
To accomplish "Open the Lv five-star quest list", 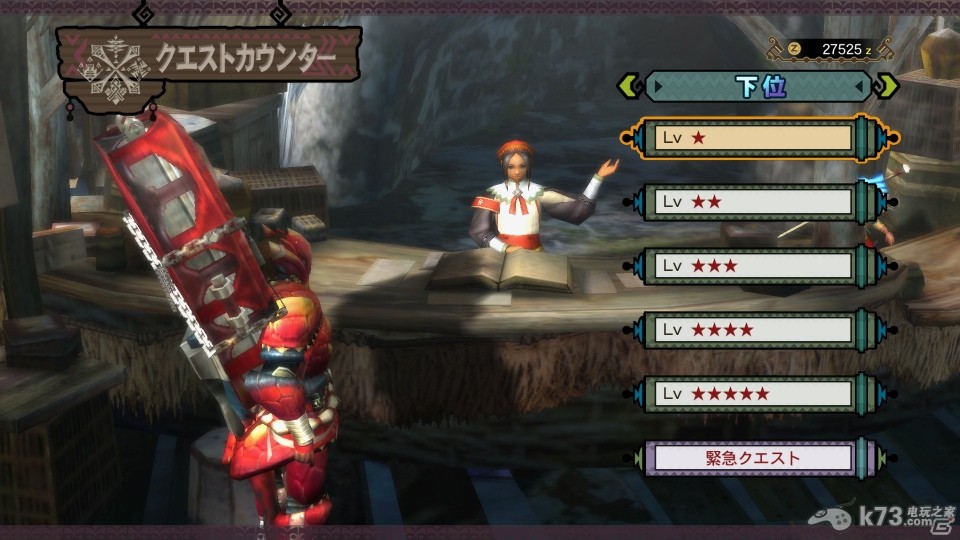I will coord(755,394).
